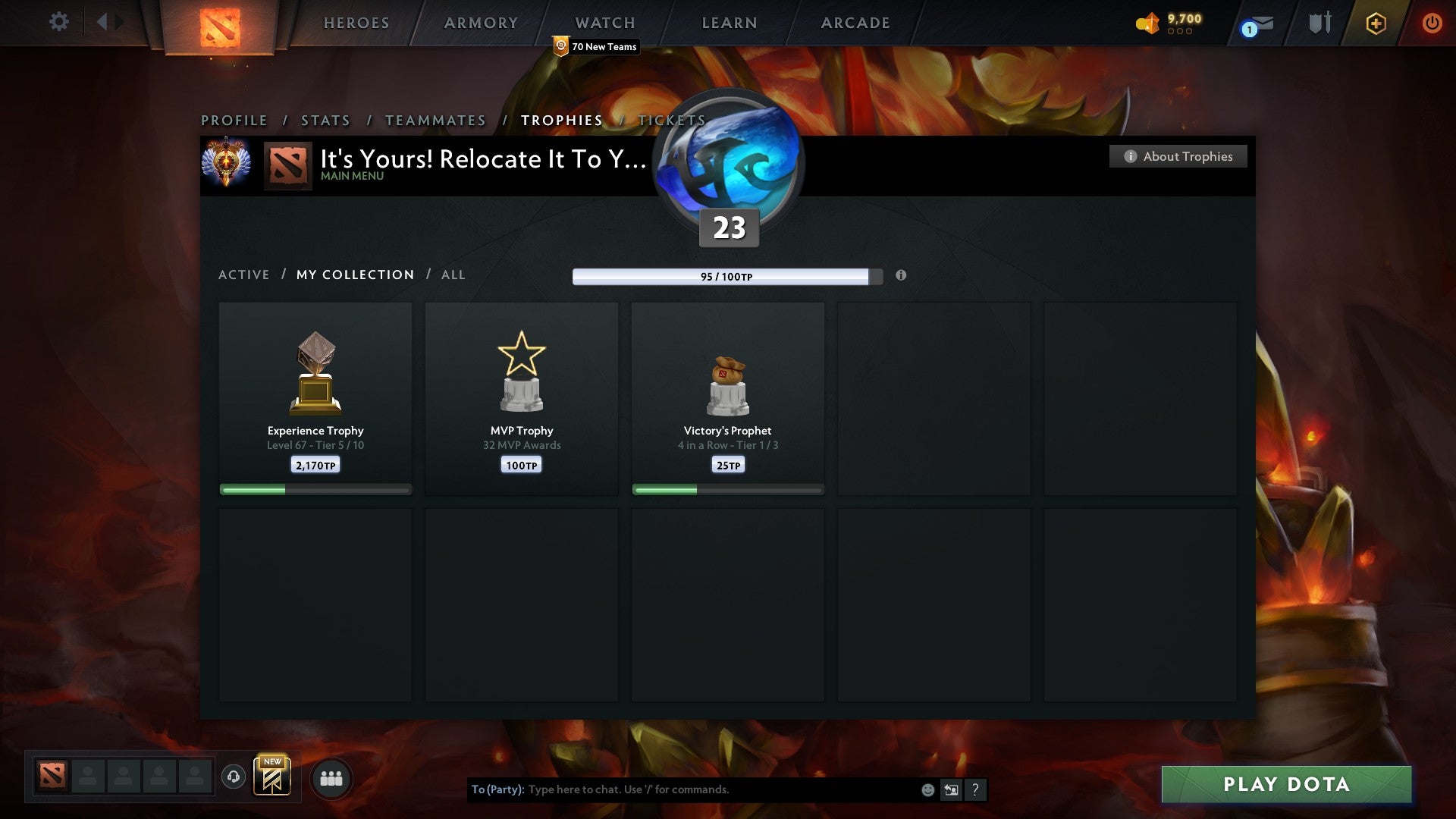1456x819 pixels.
Task: Open the WATCH menu
Action: (604, 22)
